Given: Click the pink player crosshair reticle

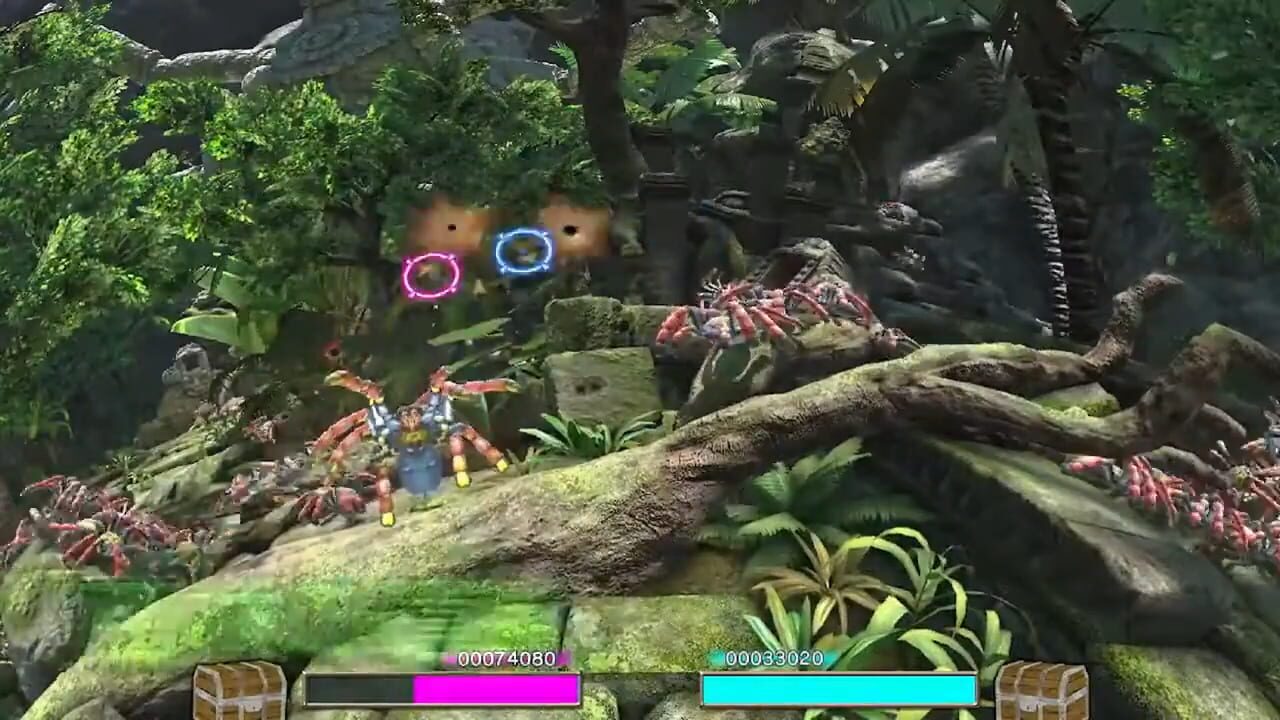Looking at the screenshot, I should pos(430,273).
